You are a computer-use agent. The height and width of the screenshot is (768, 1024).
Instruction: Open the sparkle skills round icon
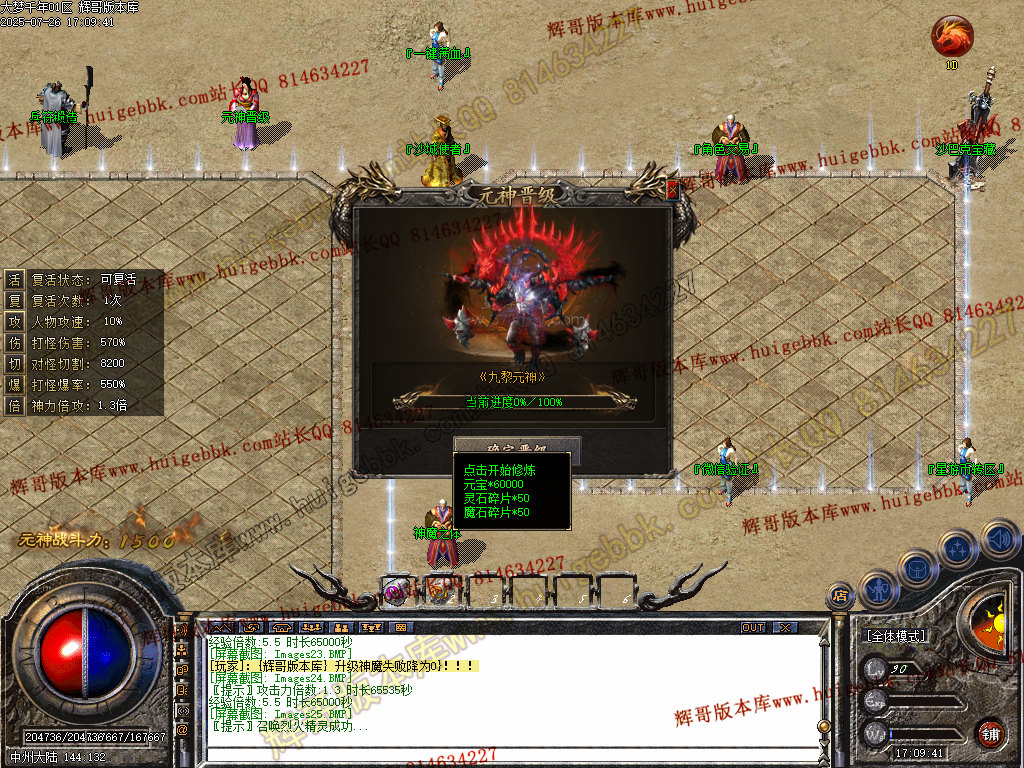click(x=958, y=549)
